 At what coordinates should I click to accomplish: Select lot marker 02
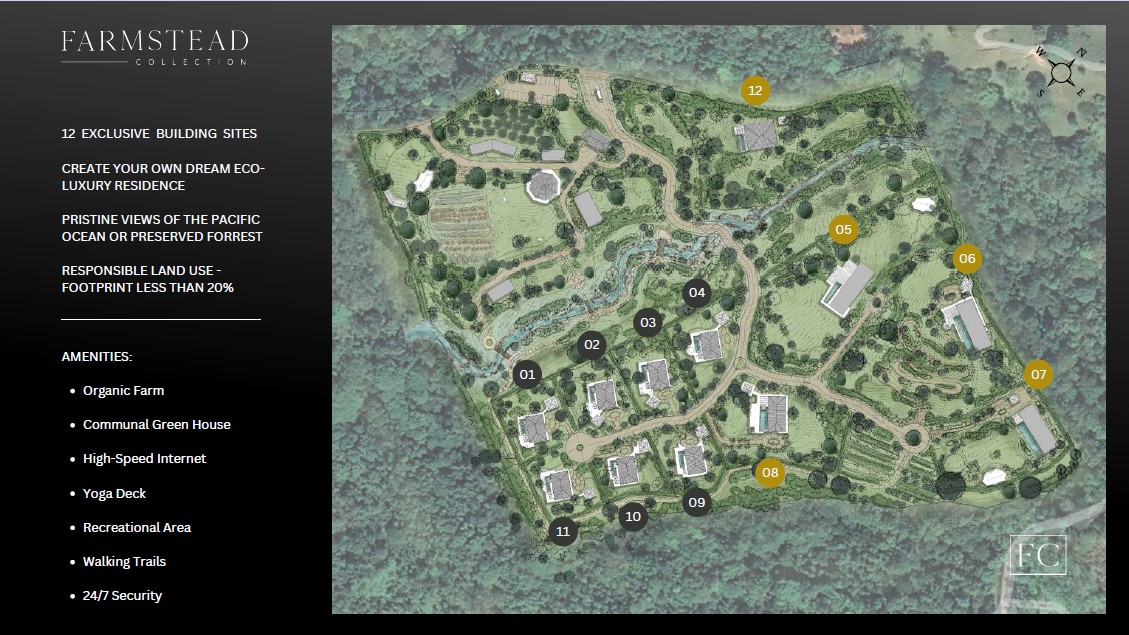pos(592,345)
